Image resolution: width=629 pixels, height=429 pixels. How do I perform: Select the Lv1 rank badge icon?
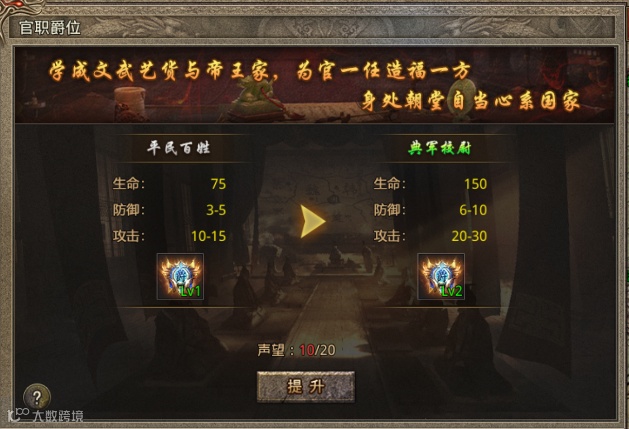tap(180, 277)
